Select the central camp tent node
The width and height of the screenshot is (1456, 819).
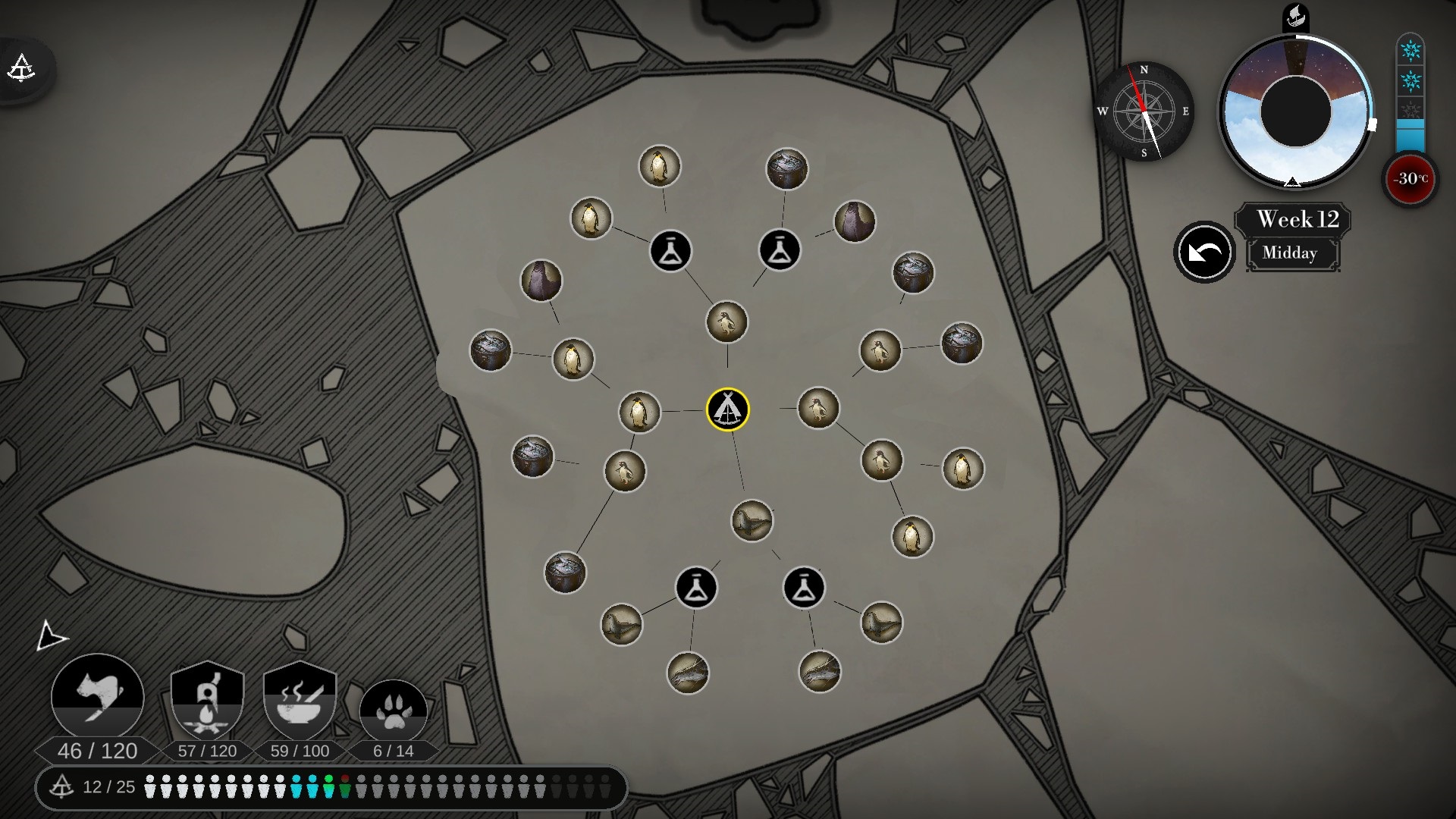pos(727,409)
